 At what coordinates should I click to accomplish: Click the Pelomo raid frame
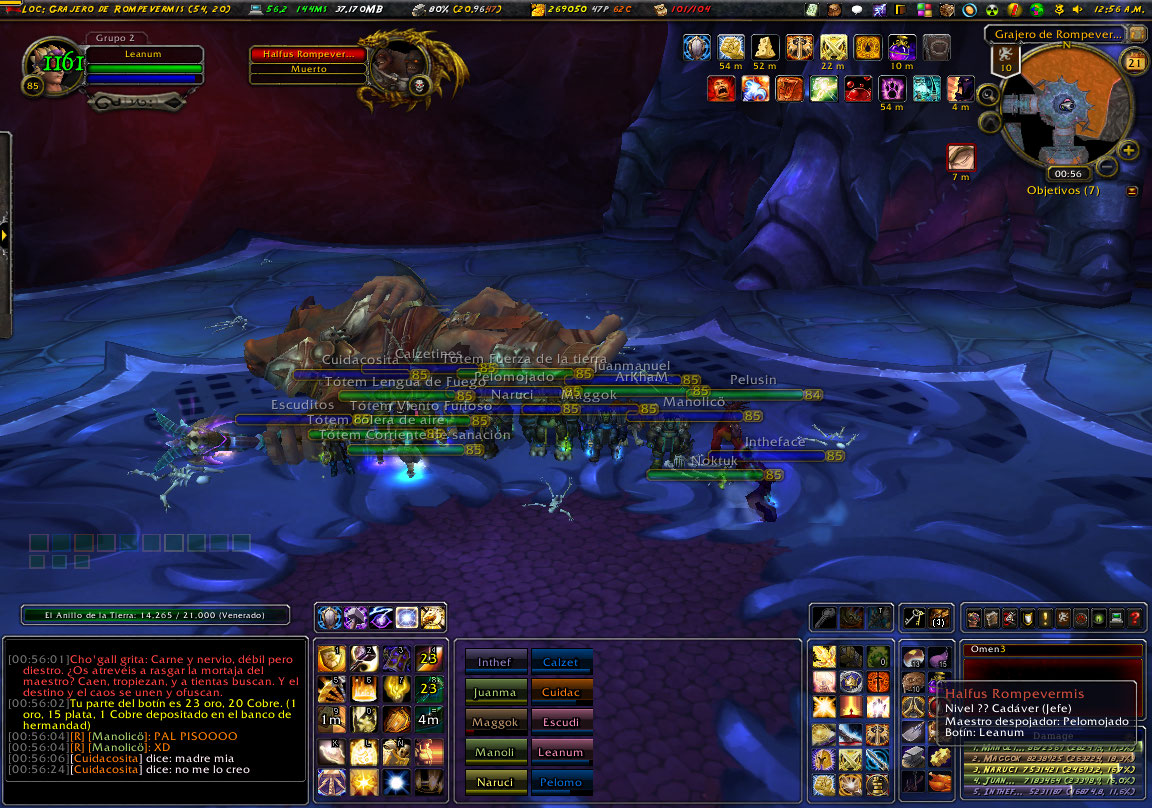[x=561, y=782]
